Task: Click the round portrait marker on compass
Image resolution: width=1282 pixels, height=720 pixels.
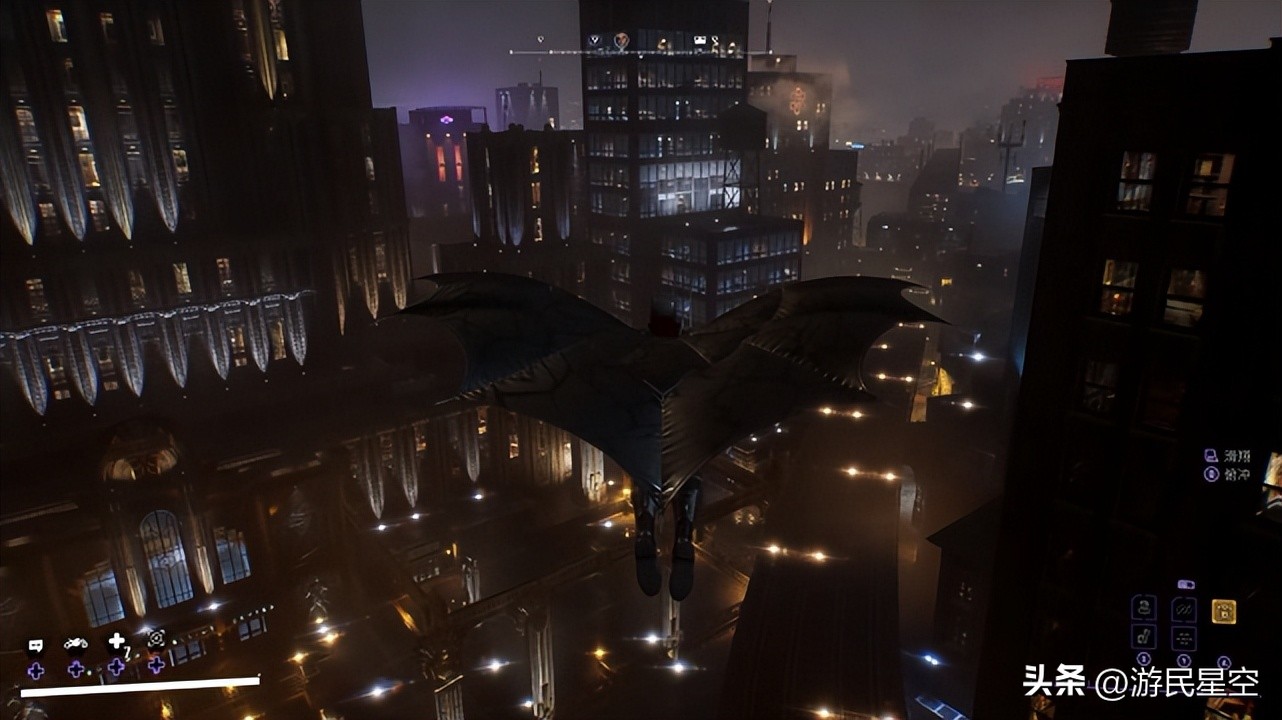Action: [621, 41]
